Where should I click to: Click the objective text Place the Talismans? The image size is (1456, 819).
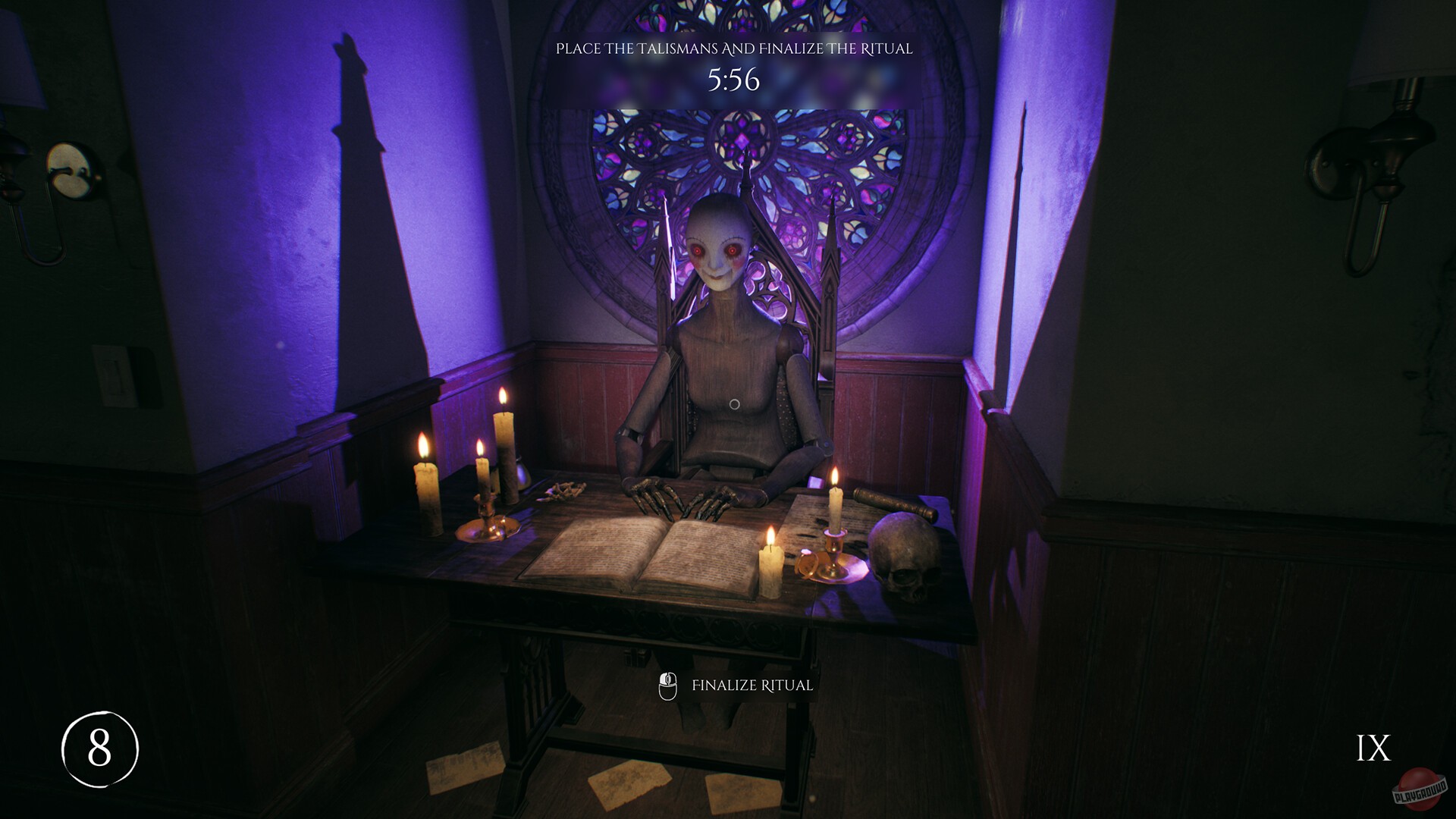[x=736, y=50]
